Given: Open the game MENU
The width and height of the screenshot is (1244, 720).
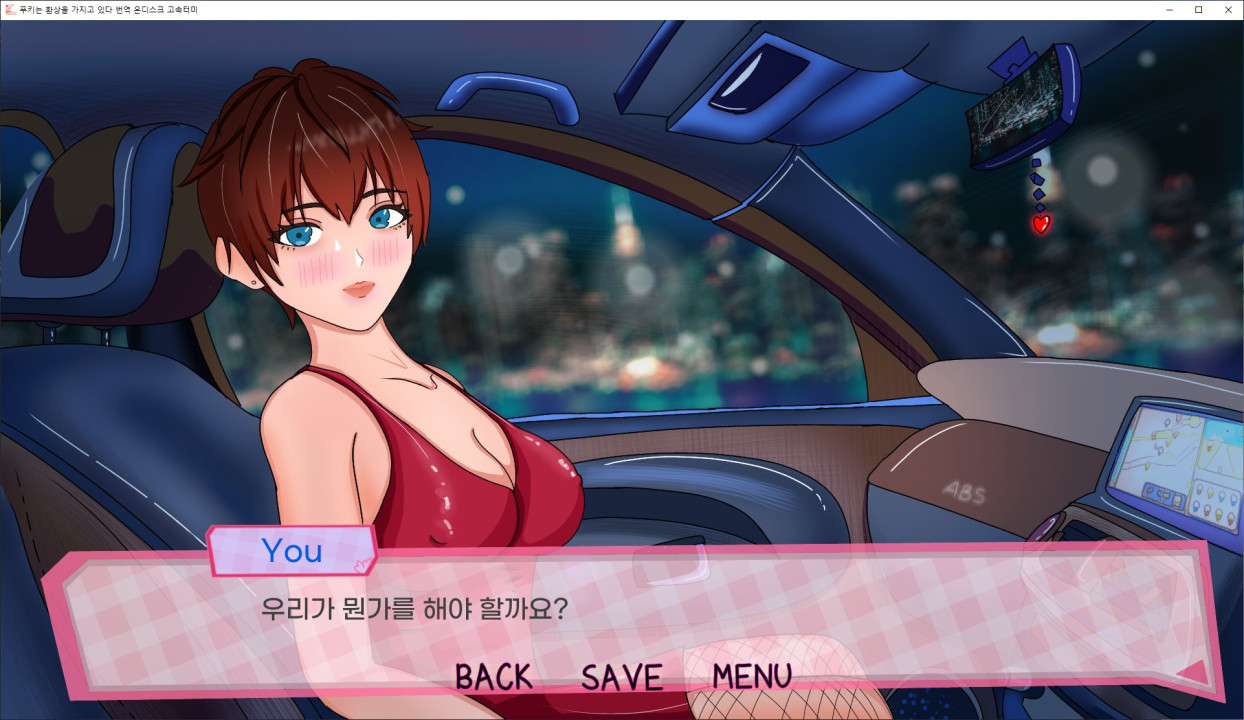Looking at the screenshot, I should (751, 677).
